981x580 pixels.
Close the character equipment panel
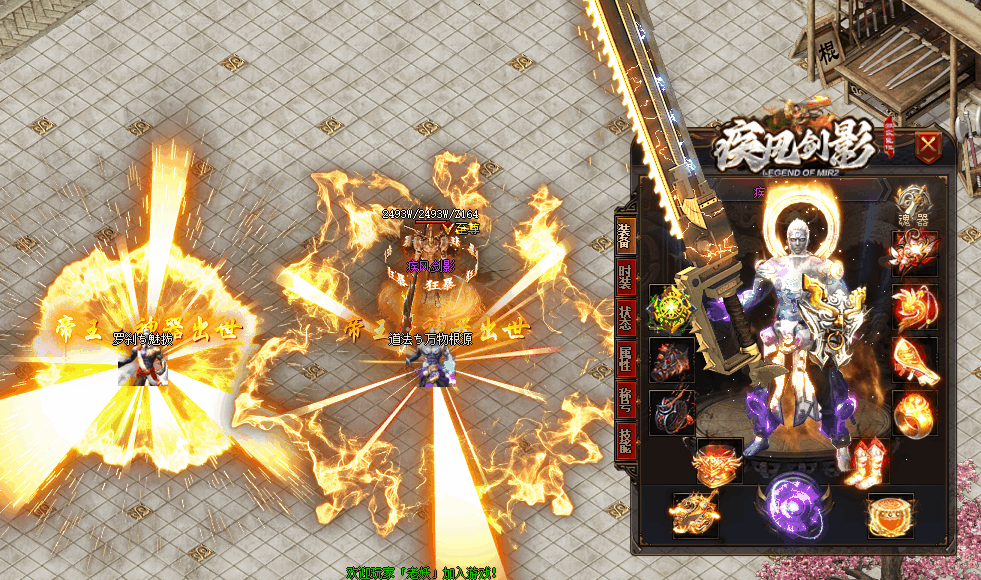pos(929,148)
